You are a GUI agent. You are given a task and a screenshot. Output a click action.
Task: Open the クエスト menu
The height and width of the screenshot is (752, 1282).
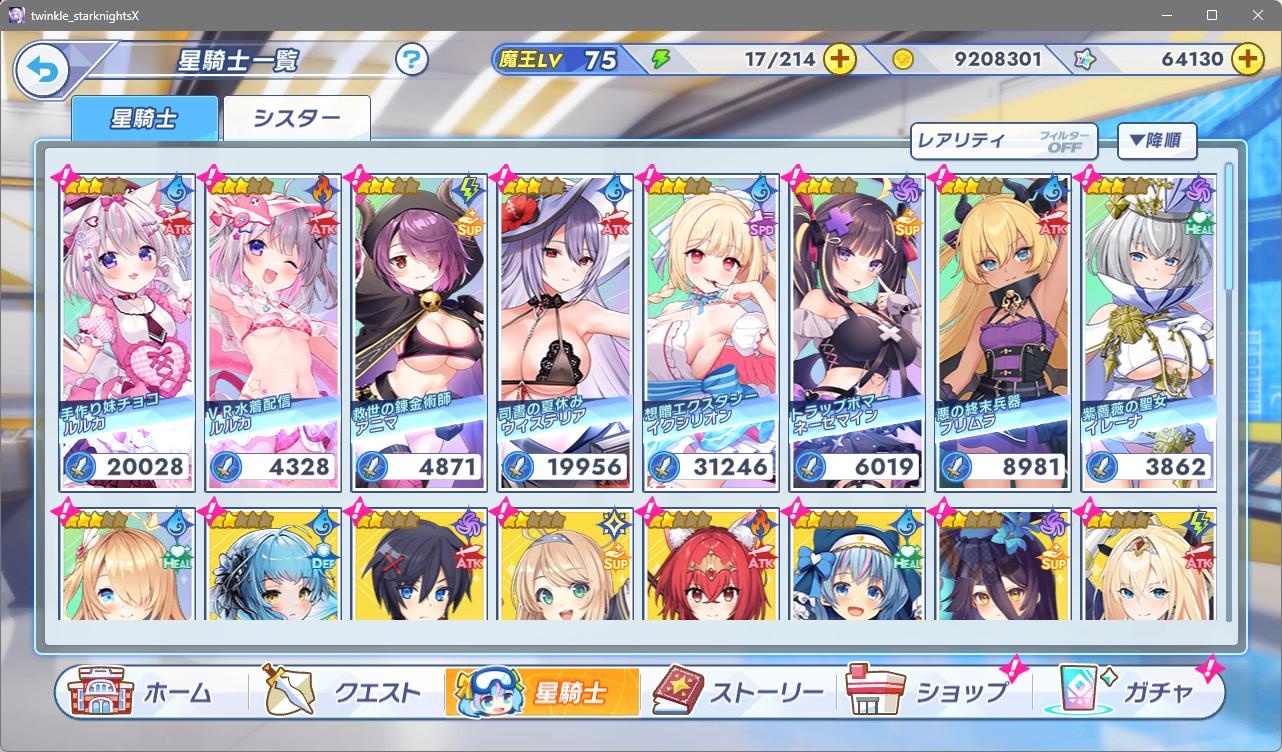tap(345, 692)
